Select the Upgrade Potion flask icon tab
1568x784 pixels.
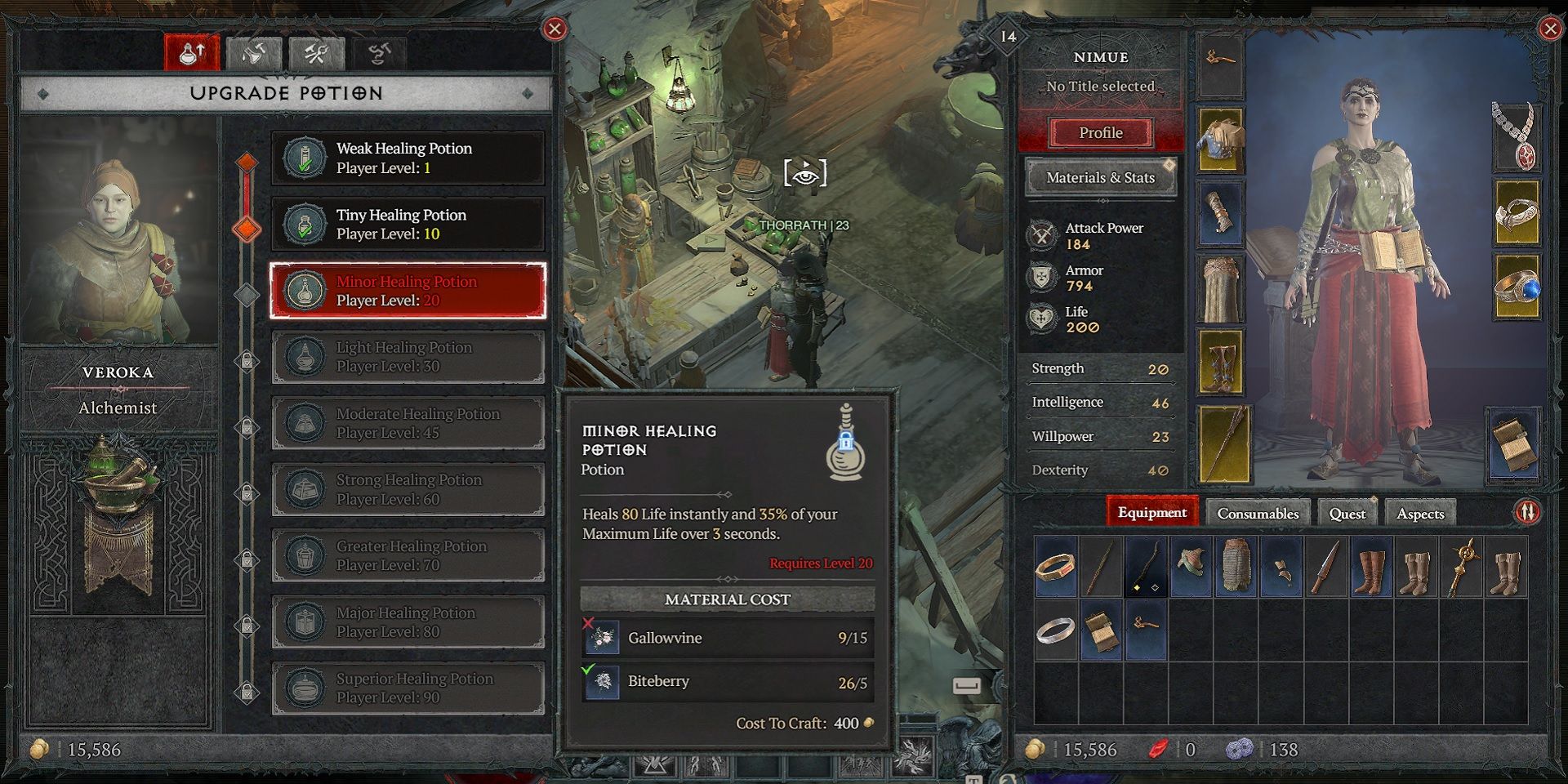(x=194, y=51)
